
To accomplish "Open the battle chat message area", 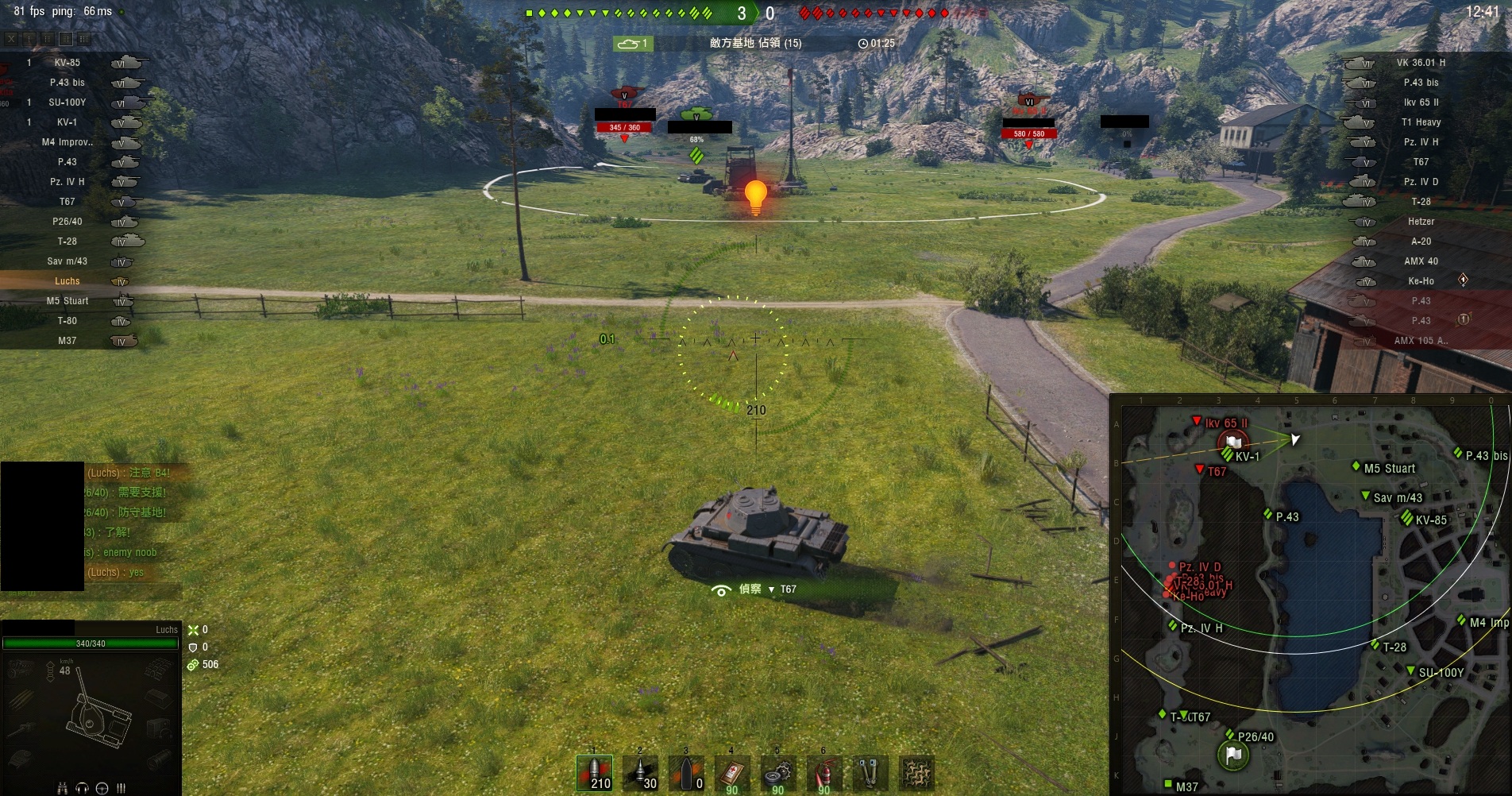I will click(x=127, y=523).
